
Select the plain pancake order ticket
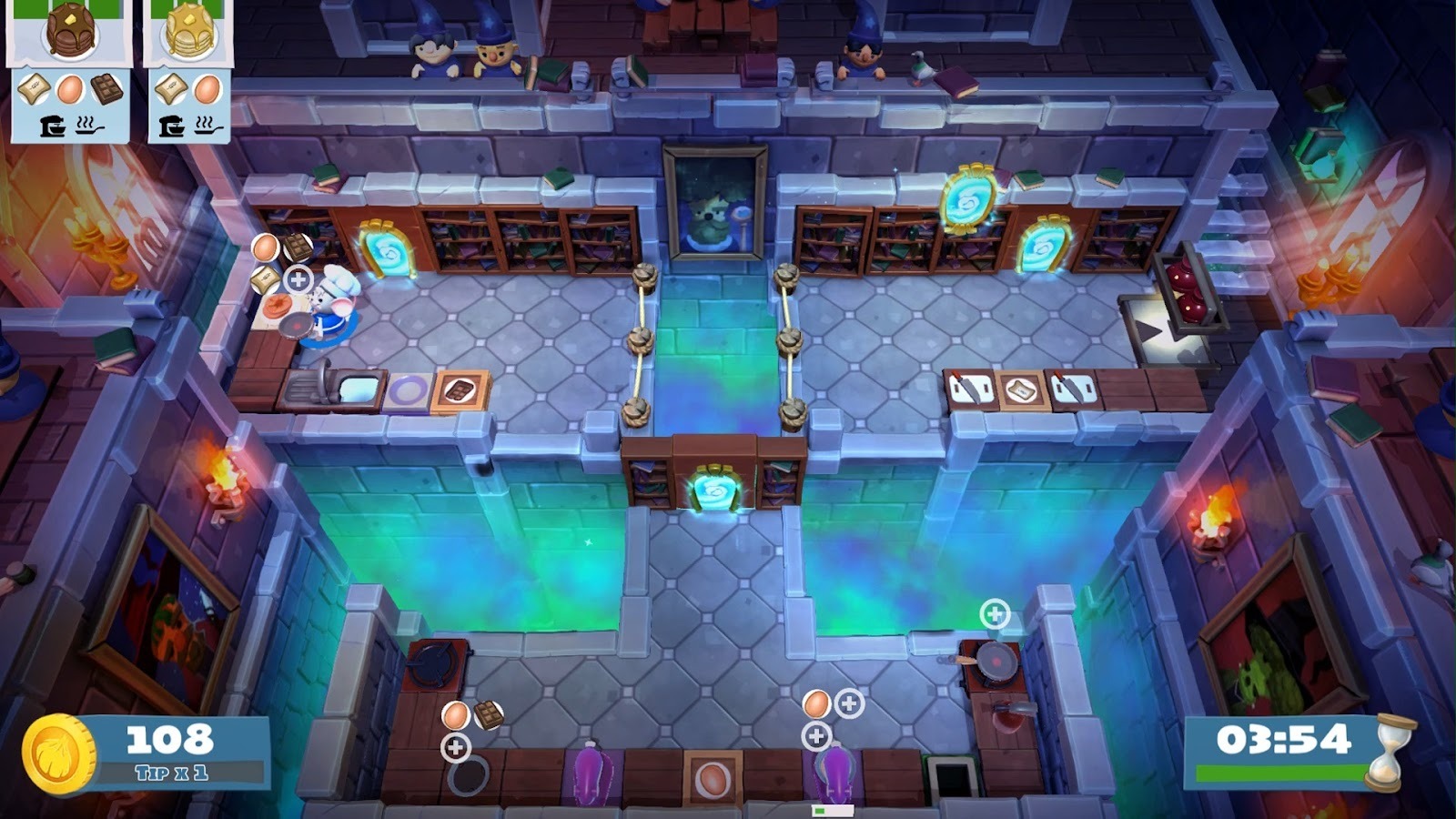click(x=189, y=71)
